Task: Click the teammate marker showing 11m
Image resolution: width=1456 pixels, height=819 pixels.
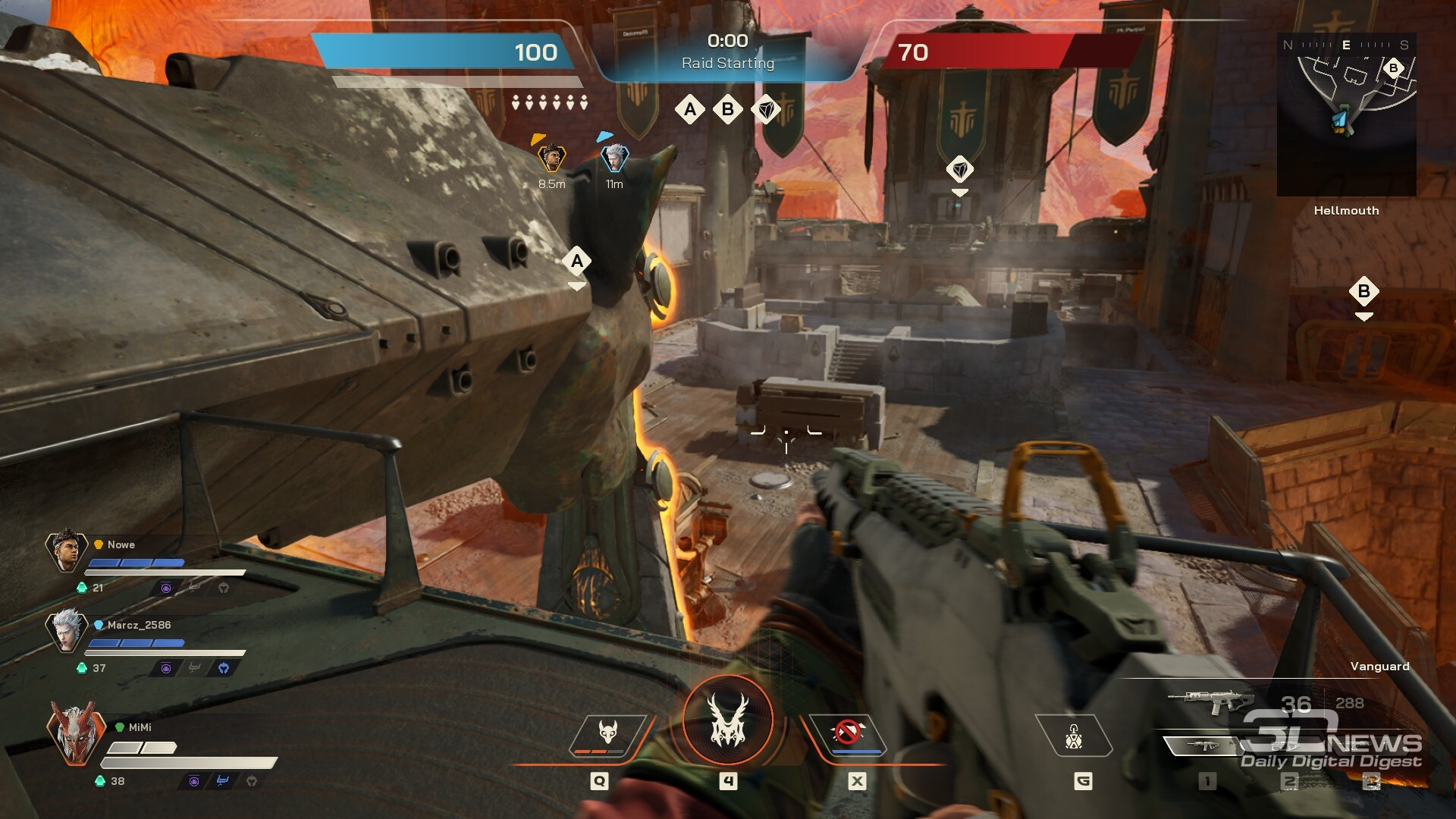Action: pyautogui.click(x=614, y=158)
